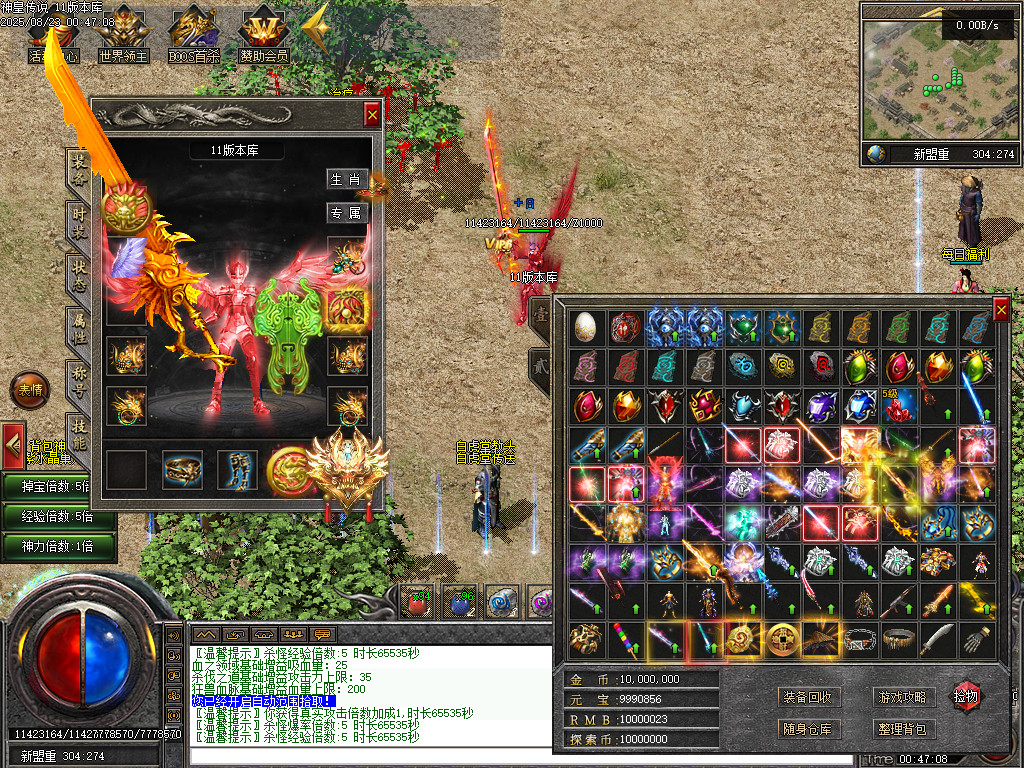Select the white egg in the bag

point(586,327)
